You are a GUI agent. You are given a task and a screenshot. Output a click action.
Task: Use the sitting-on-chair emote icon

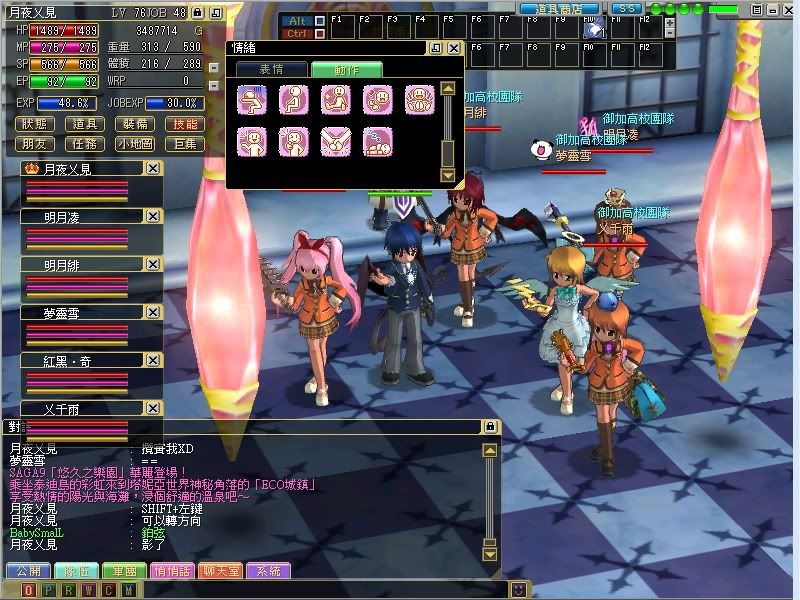(293, 99)
